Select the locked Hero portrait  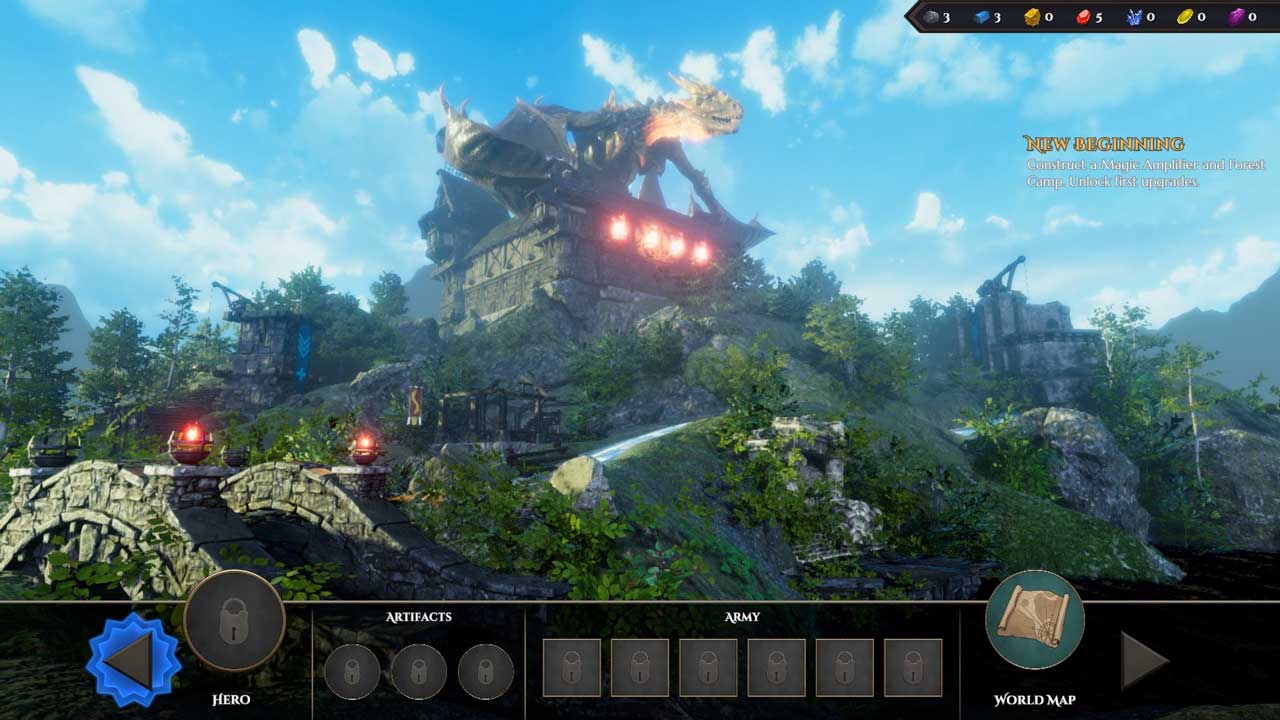234,620
